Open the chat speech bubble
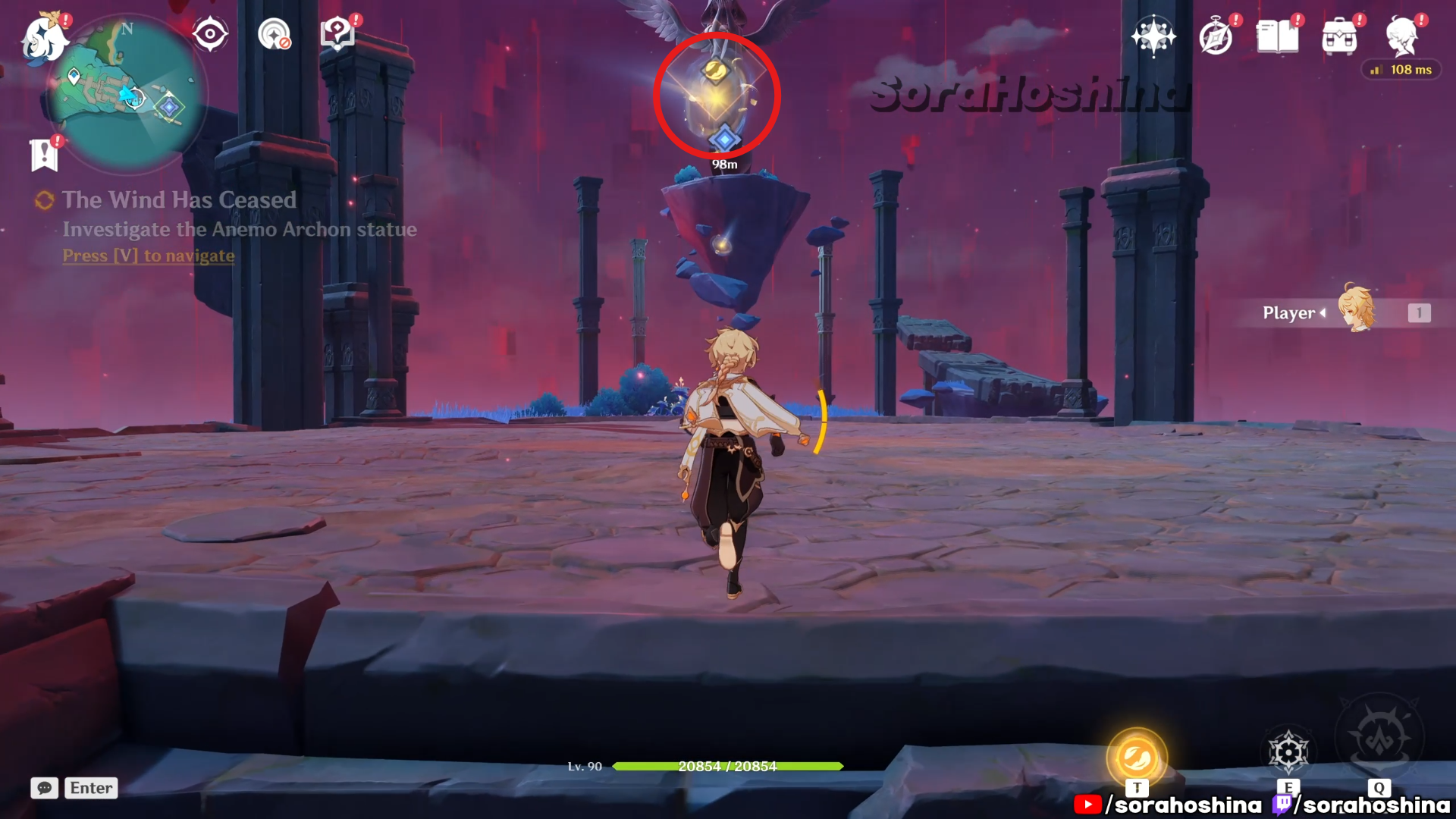 [44, 788]
